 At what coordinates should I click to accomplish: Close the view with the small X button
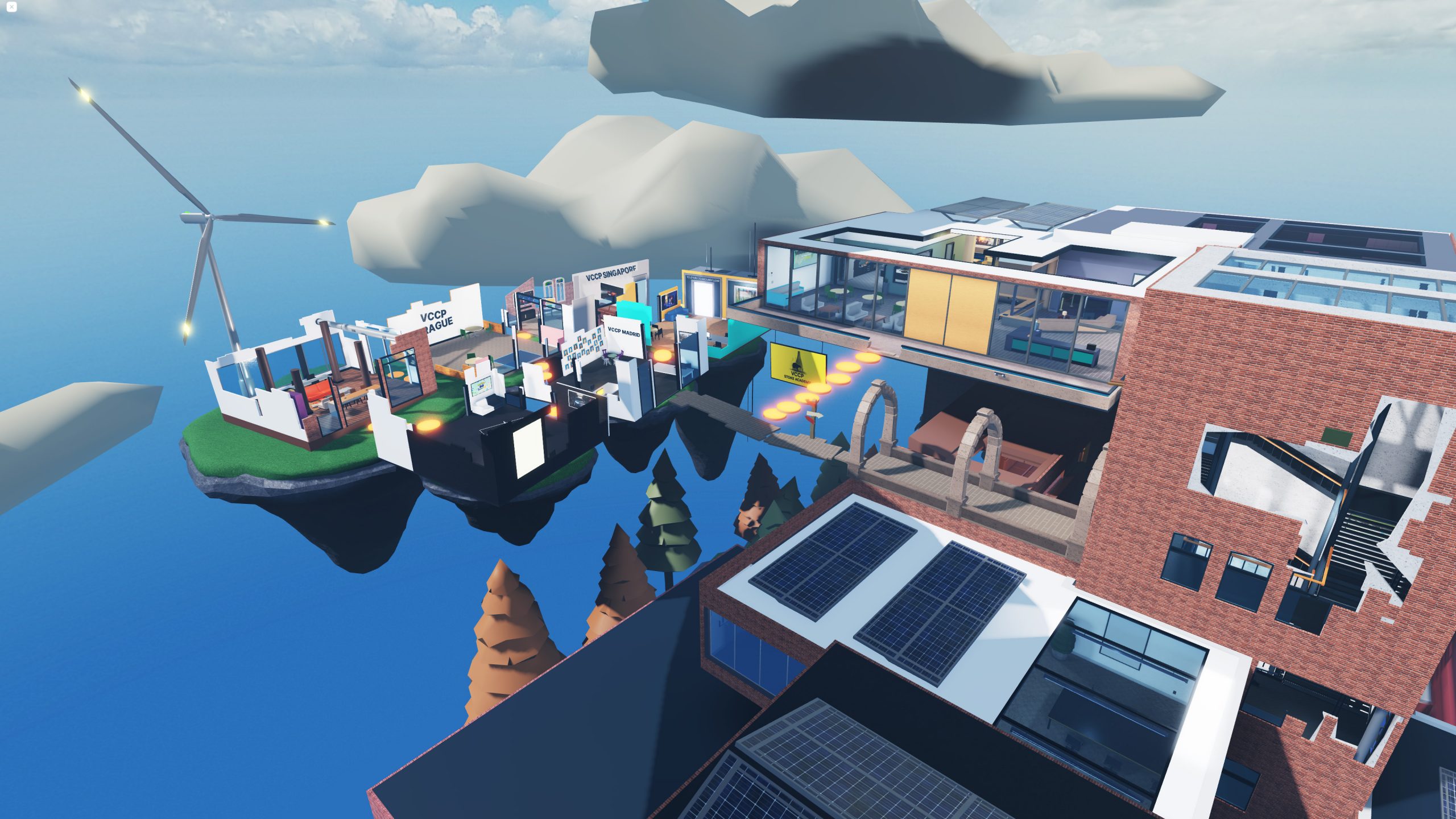(x=11, y=7)
